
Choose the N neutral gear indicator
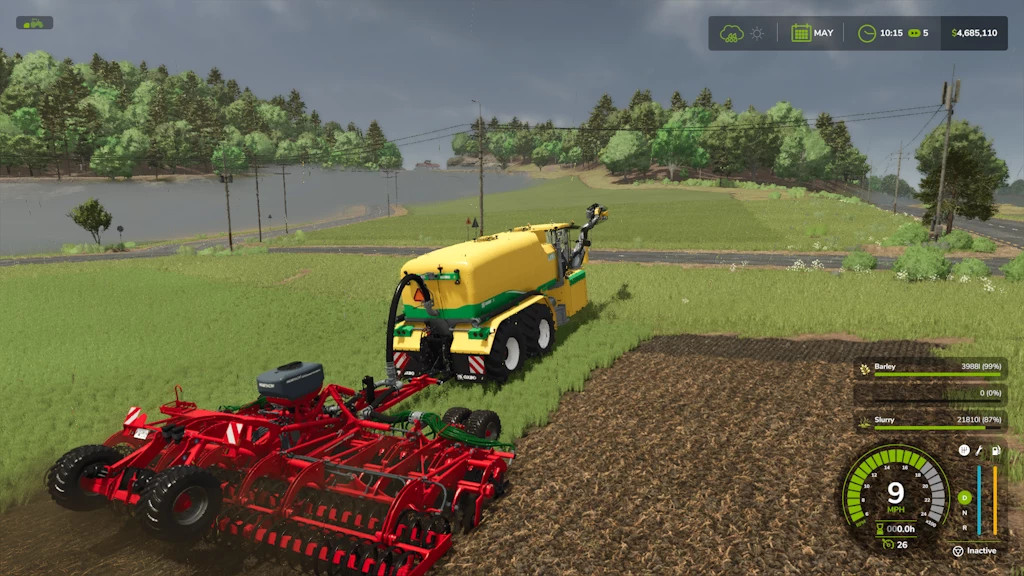[x=964, y=513]
